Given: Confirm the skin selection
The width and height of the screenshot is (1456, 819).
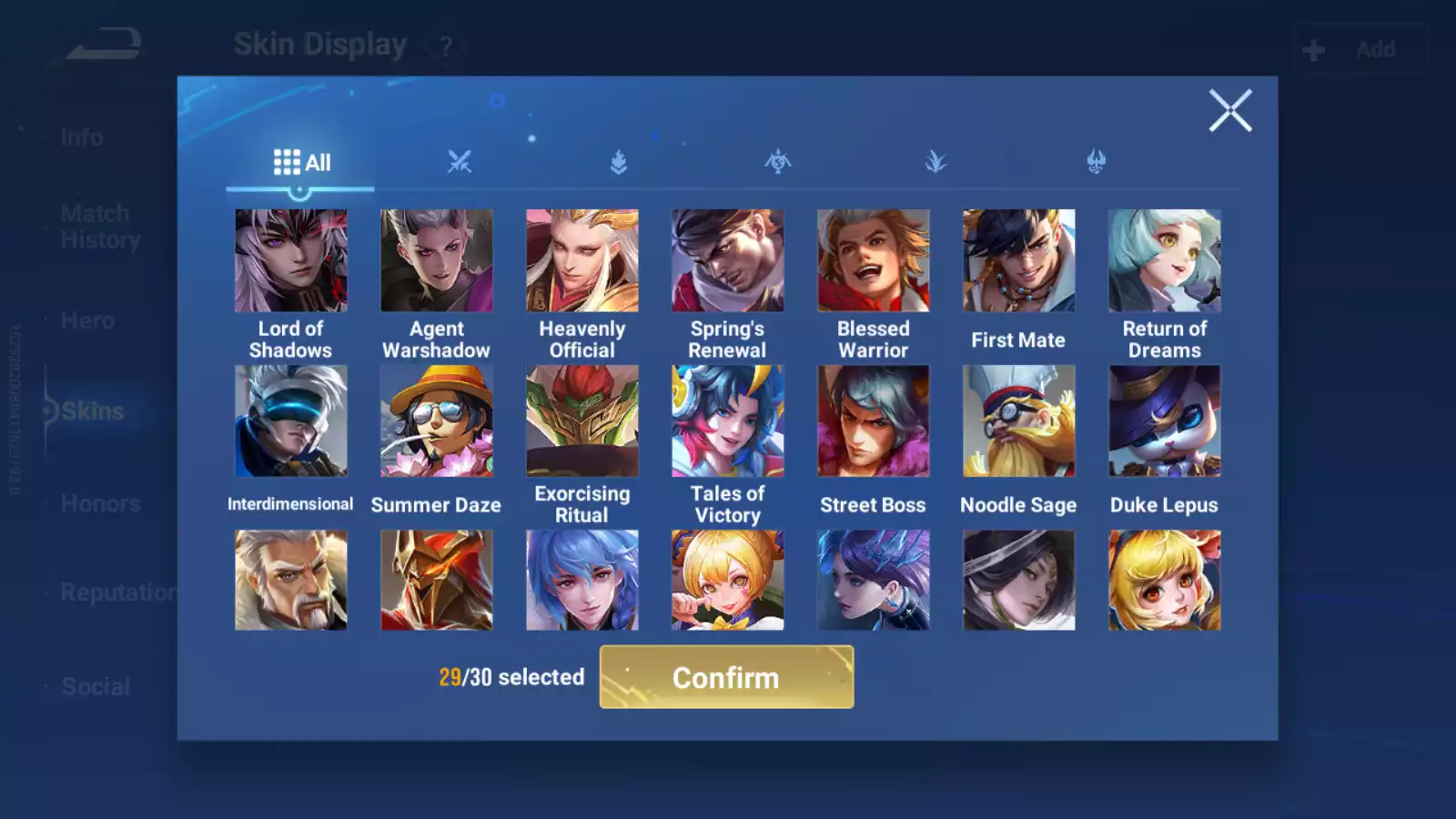Looking at the screenshot, I should [726, 677].
